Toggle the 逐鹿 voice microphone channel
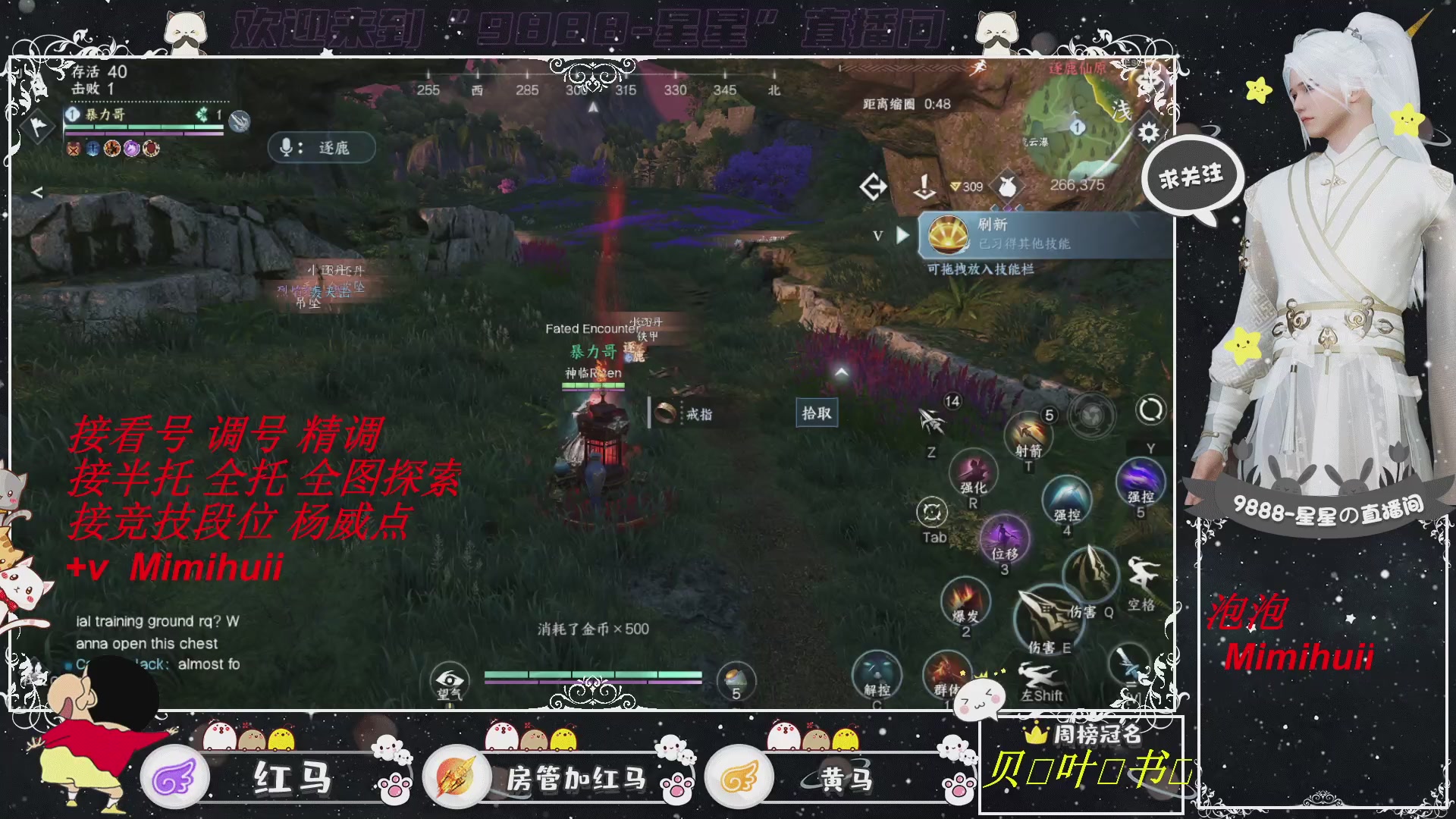Image resolution: width=1456 pixels, height=819 pixels. (x=322, y=148)
